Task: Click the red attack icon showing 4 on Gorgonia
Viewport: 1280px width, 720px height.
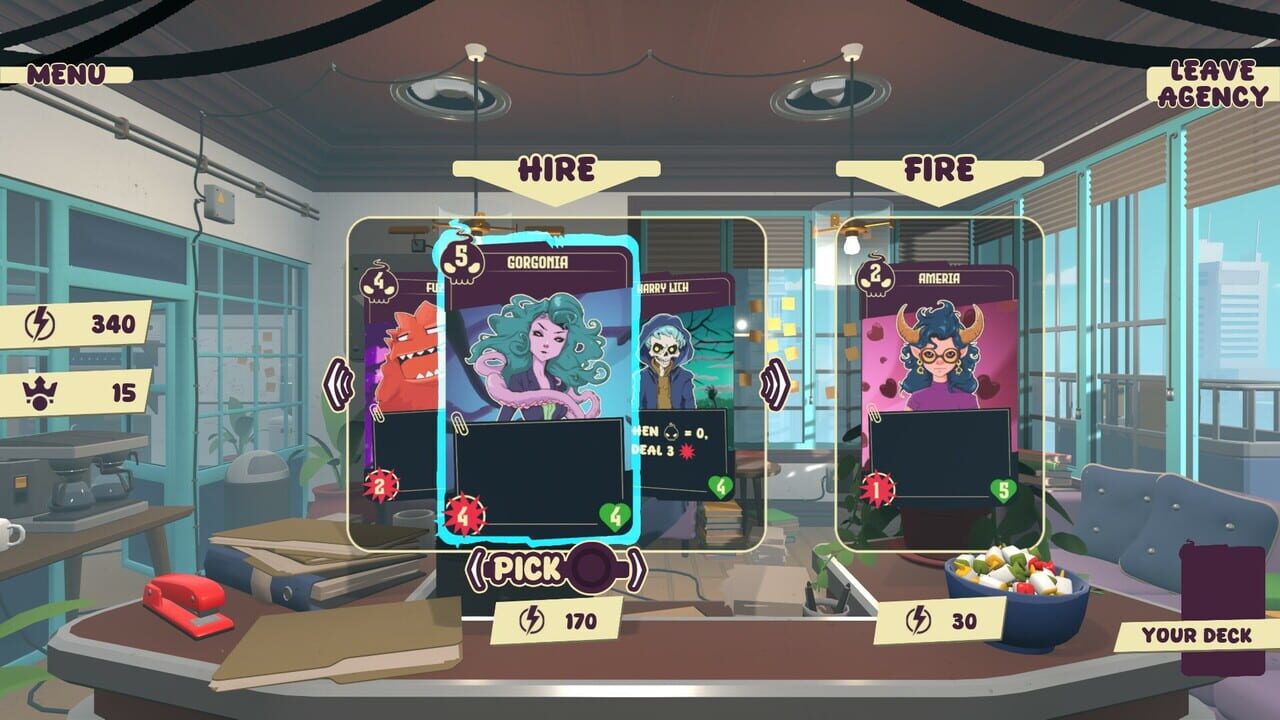Action: click(462, 517)
